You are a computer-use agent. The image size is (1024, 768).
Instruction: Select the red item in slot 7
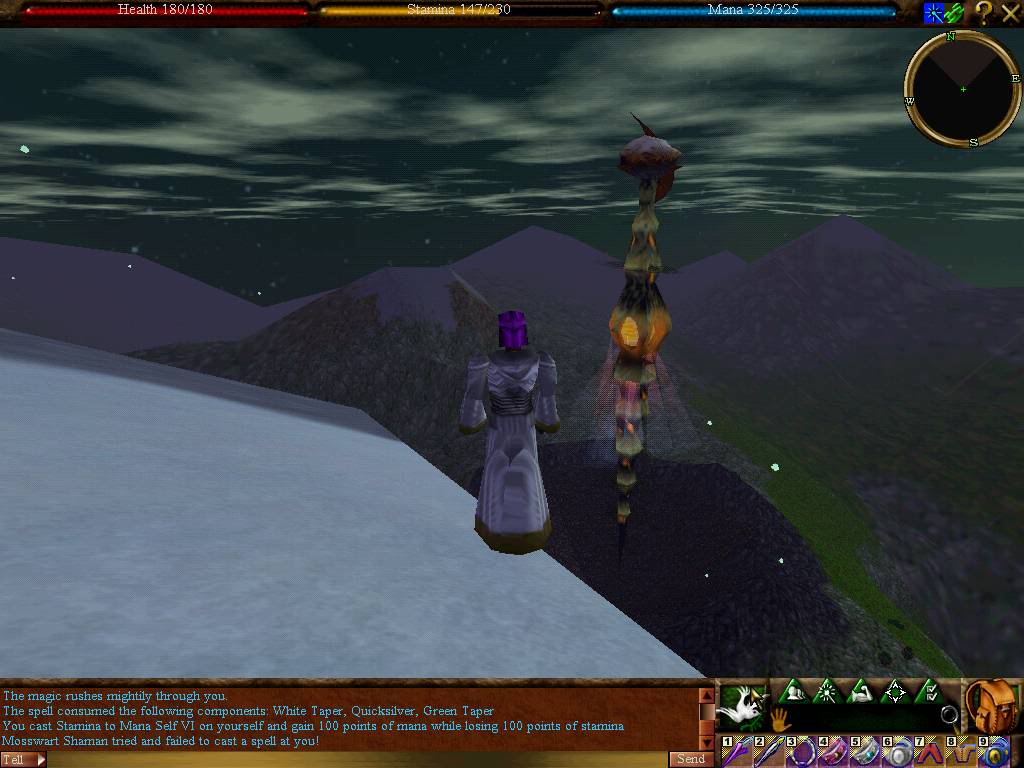[929, 752]
